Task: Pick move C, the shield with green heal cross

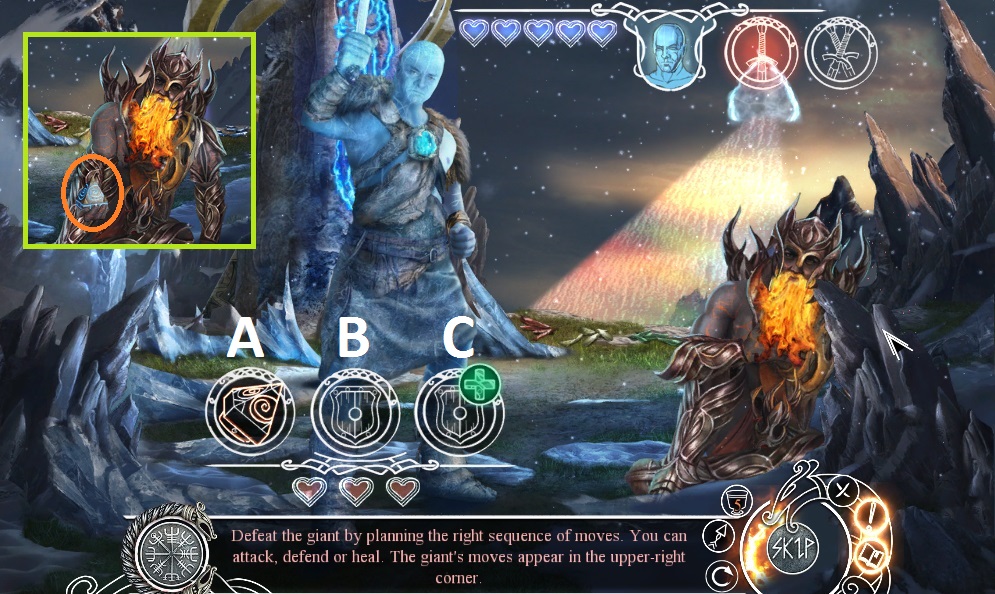Action: [459, 411]
